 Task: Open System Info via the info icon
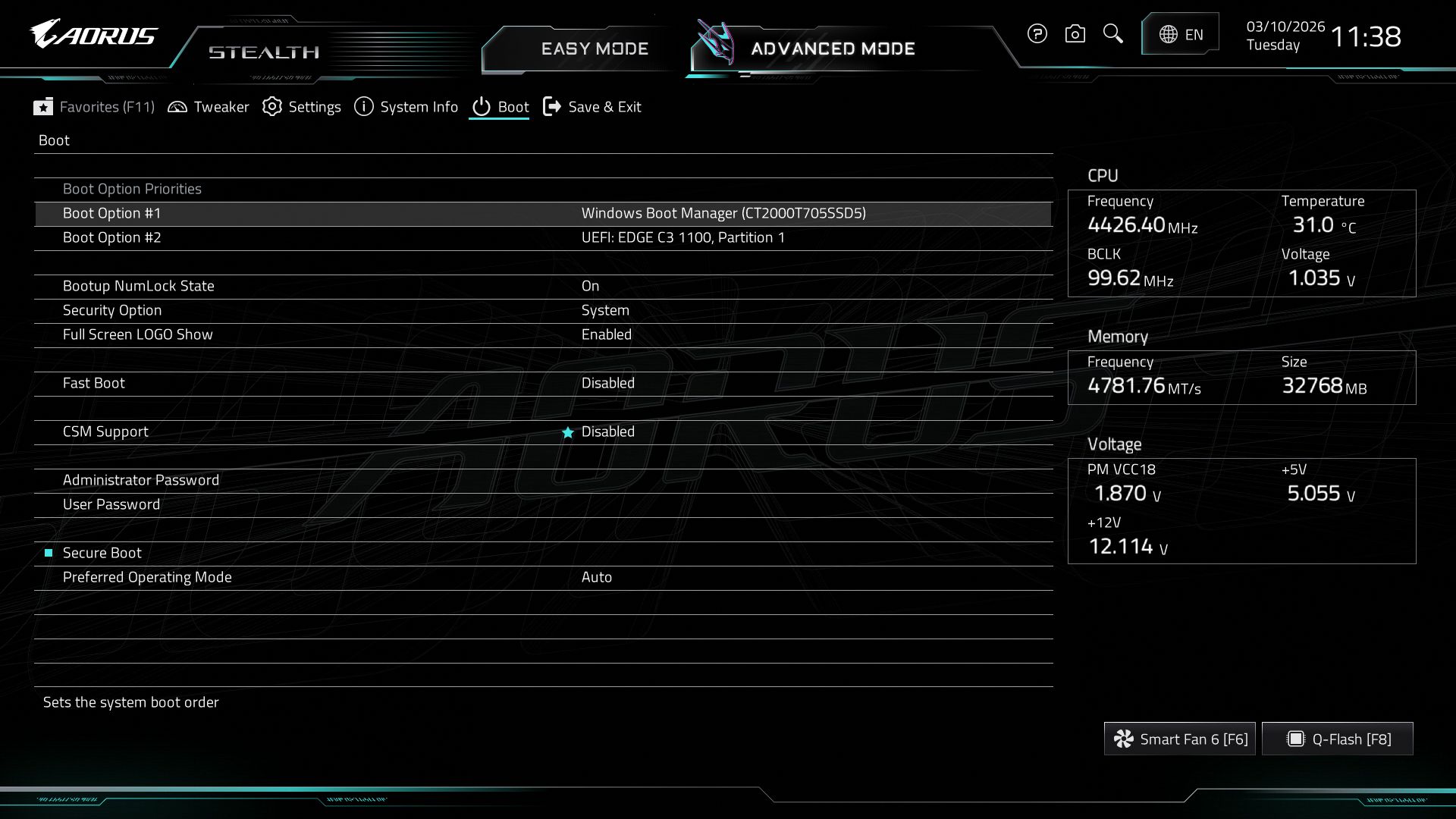click(363, 107)
